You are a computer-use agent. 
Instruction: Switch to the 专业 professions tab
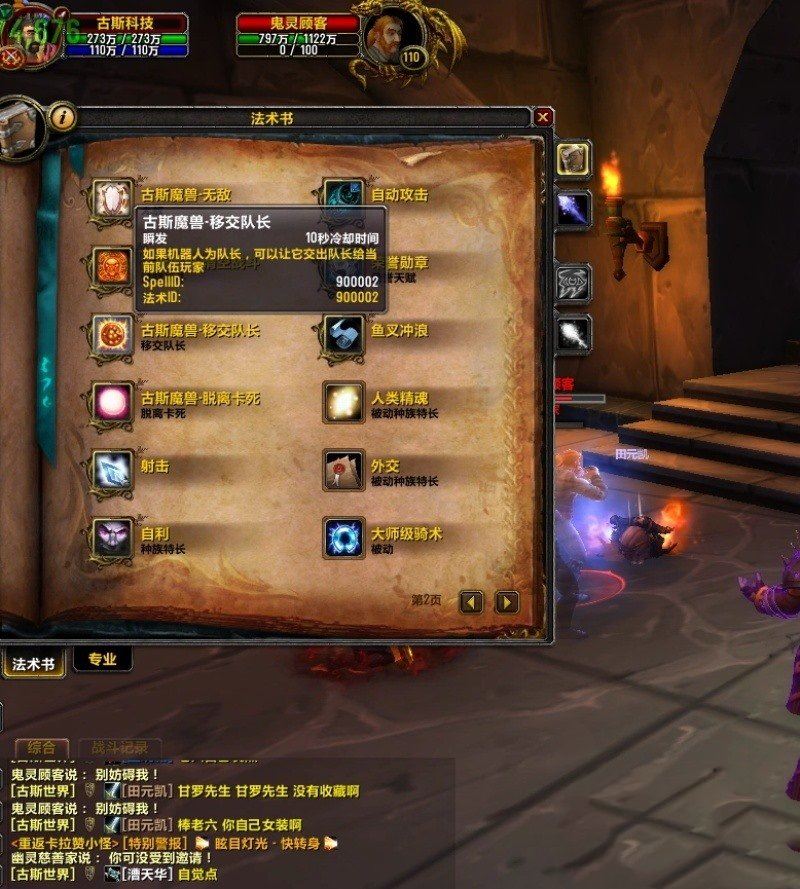click(x=102, y=659)
